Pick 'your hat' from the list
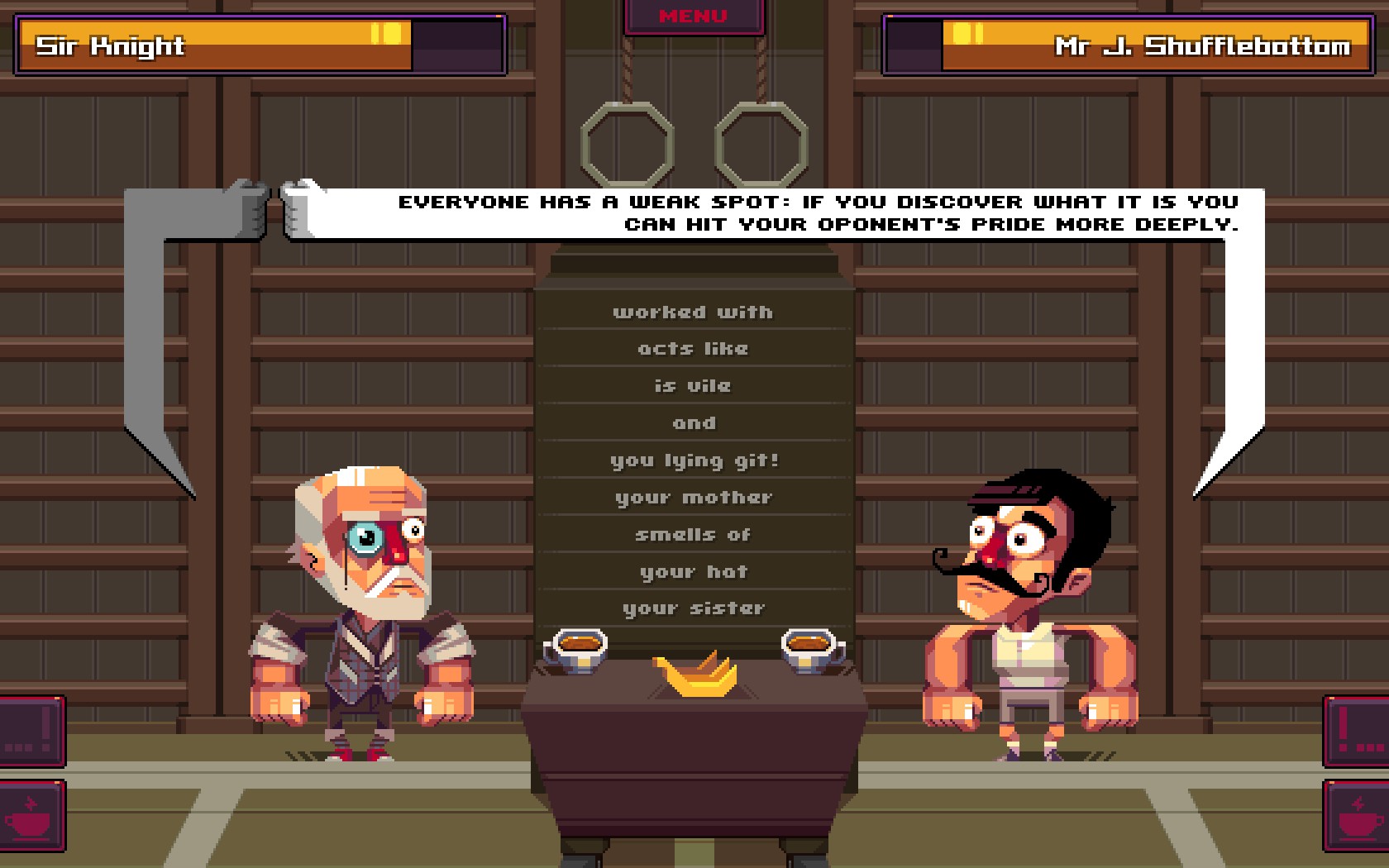The height and width of the screenshot is (868, 1389). 694,571
